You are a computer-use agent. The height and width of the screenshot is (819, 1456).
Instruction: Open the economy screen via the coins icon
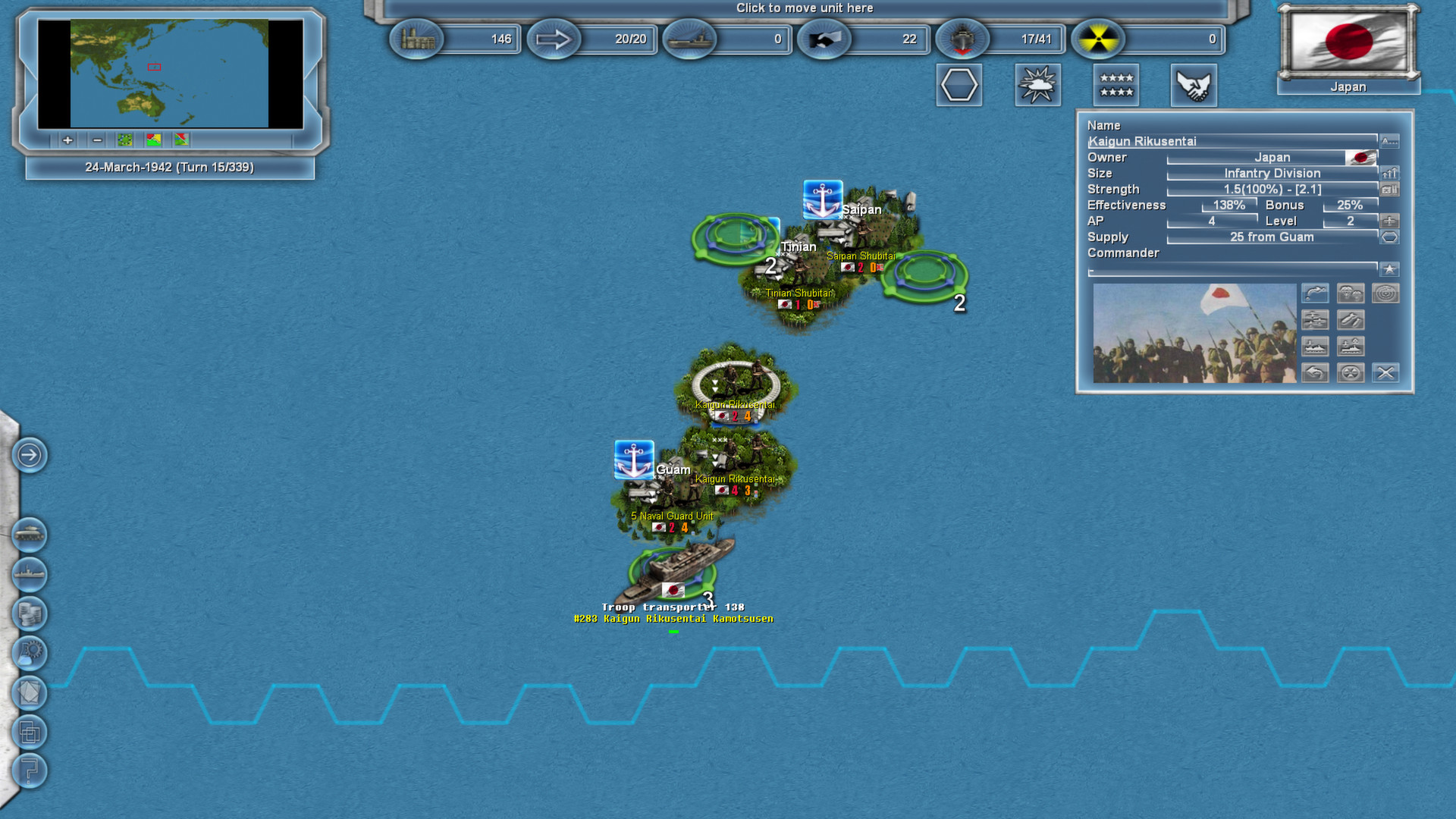point(29,614)
